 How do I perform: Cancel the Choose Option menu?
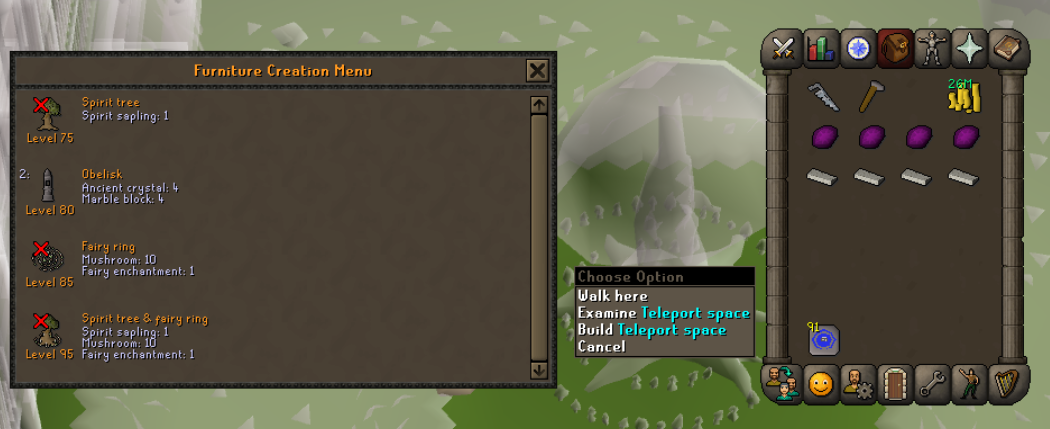pos(601,347)
